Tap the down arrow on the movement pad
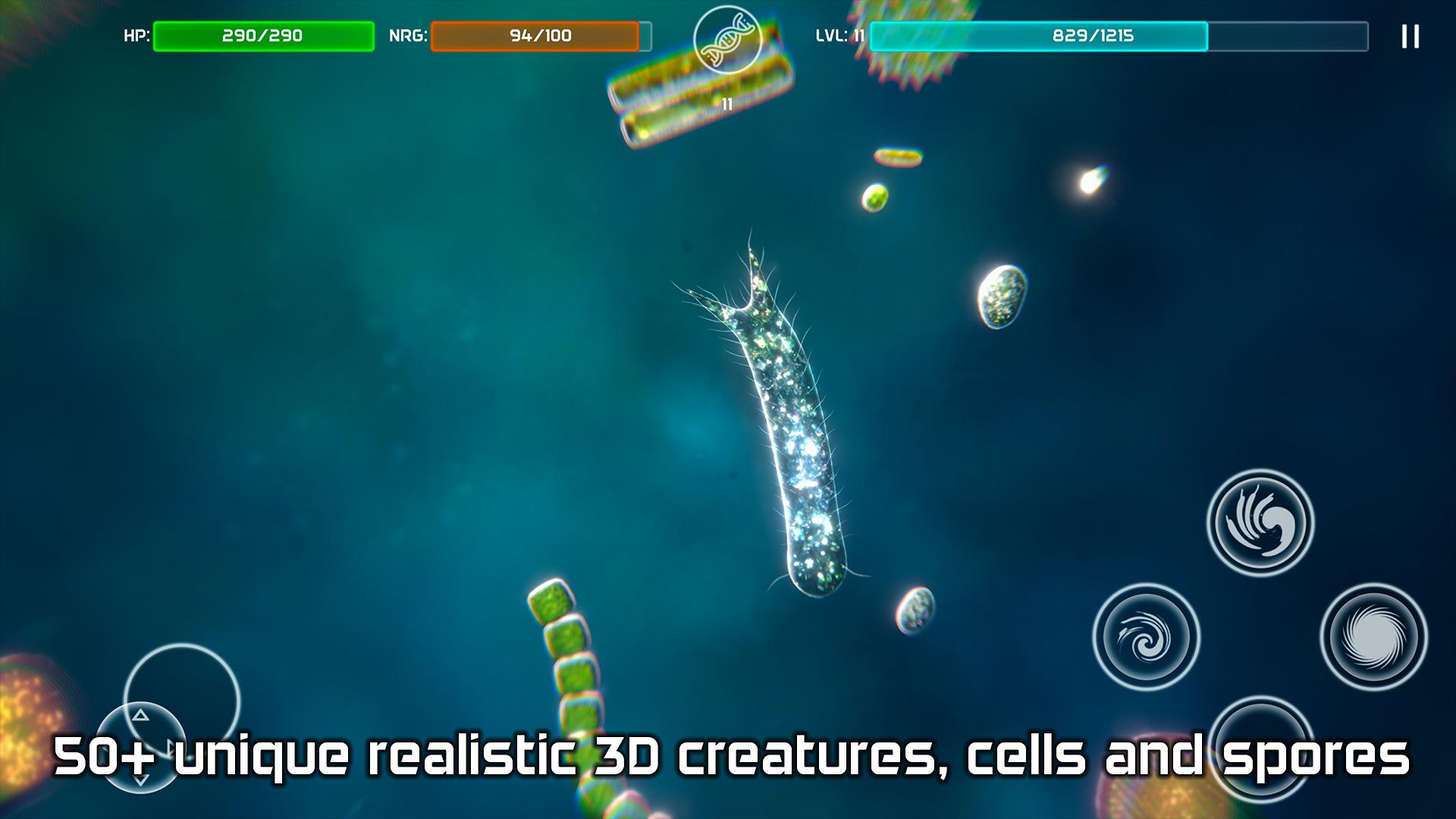This screenshot has height=819, width=1456. 140,781
